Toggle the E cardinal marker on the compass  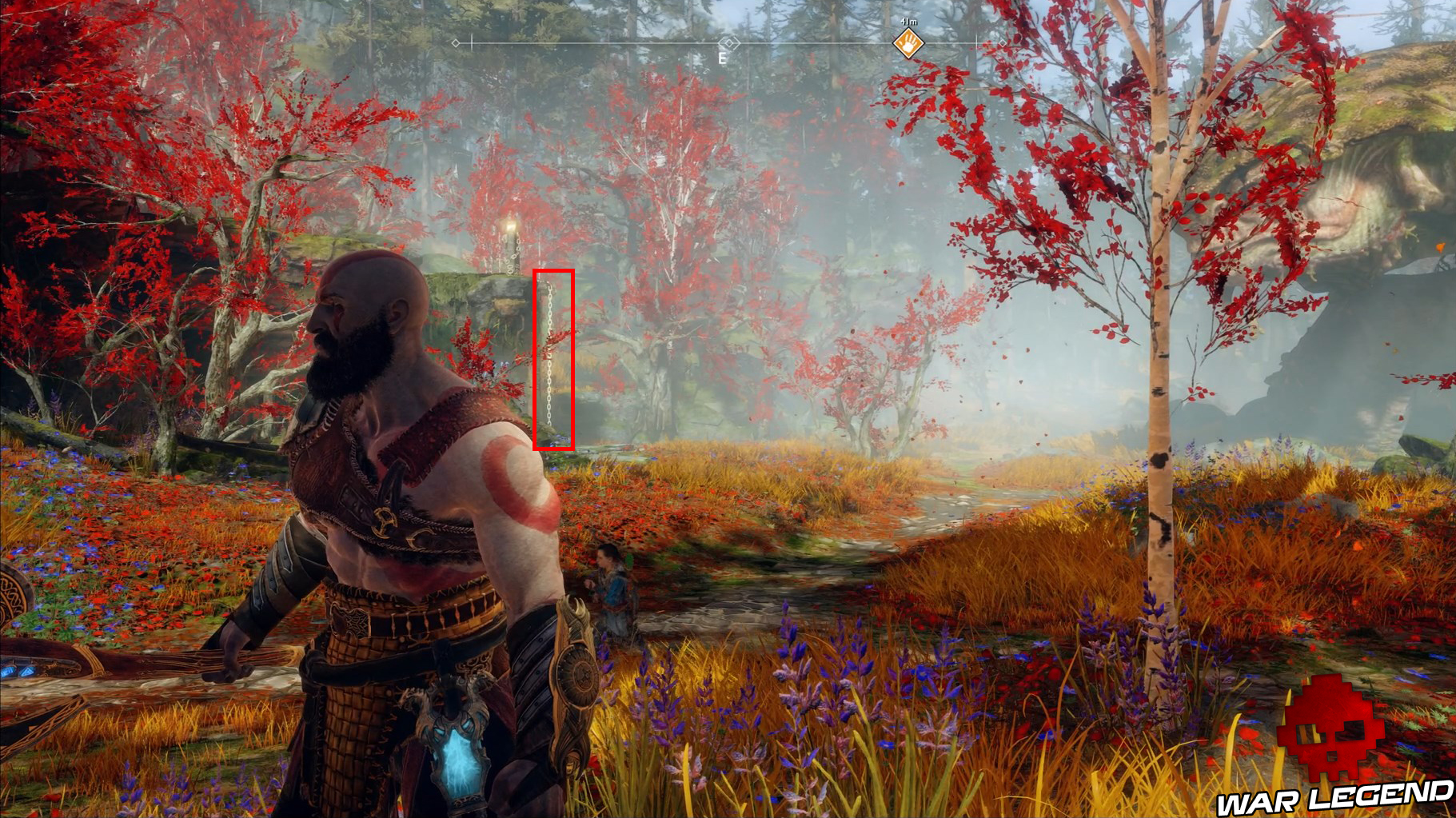point(724,58)
